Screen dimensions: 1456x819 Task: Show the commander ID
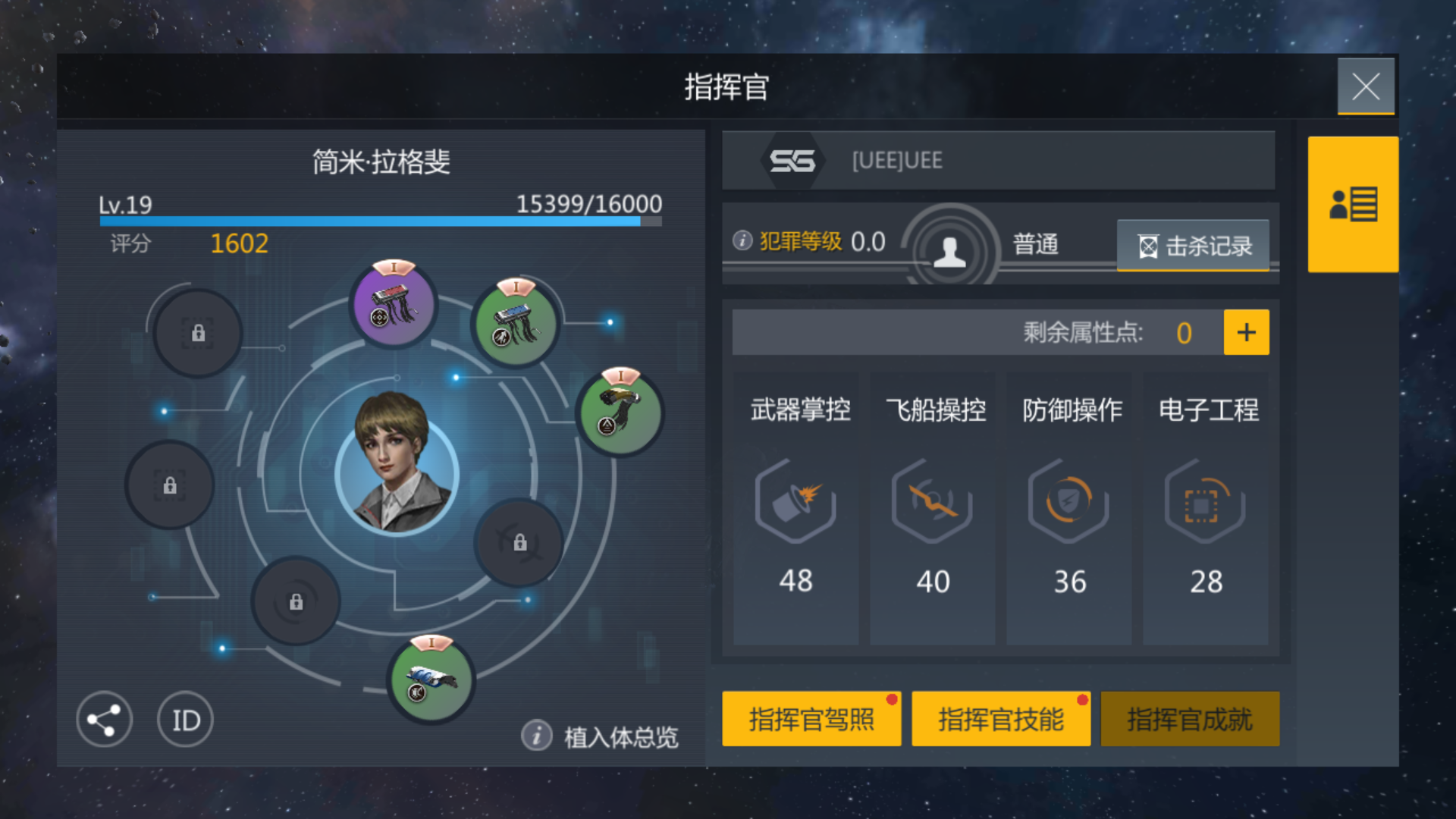click(x=186, y=720)
